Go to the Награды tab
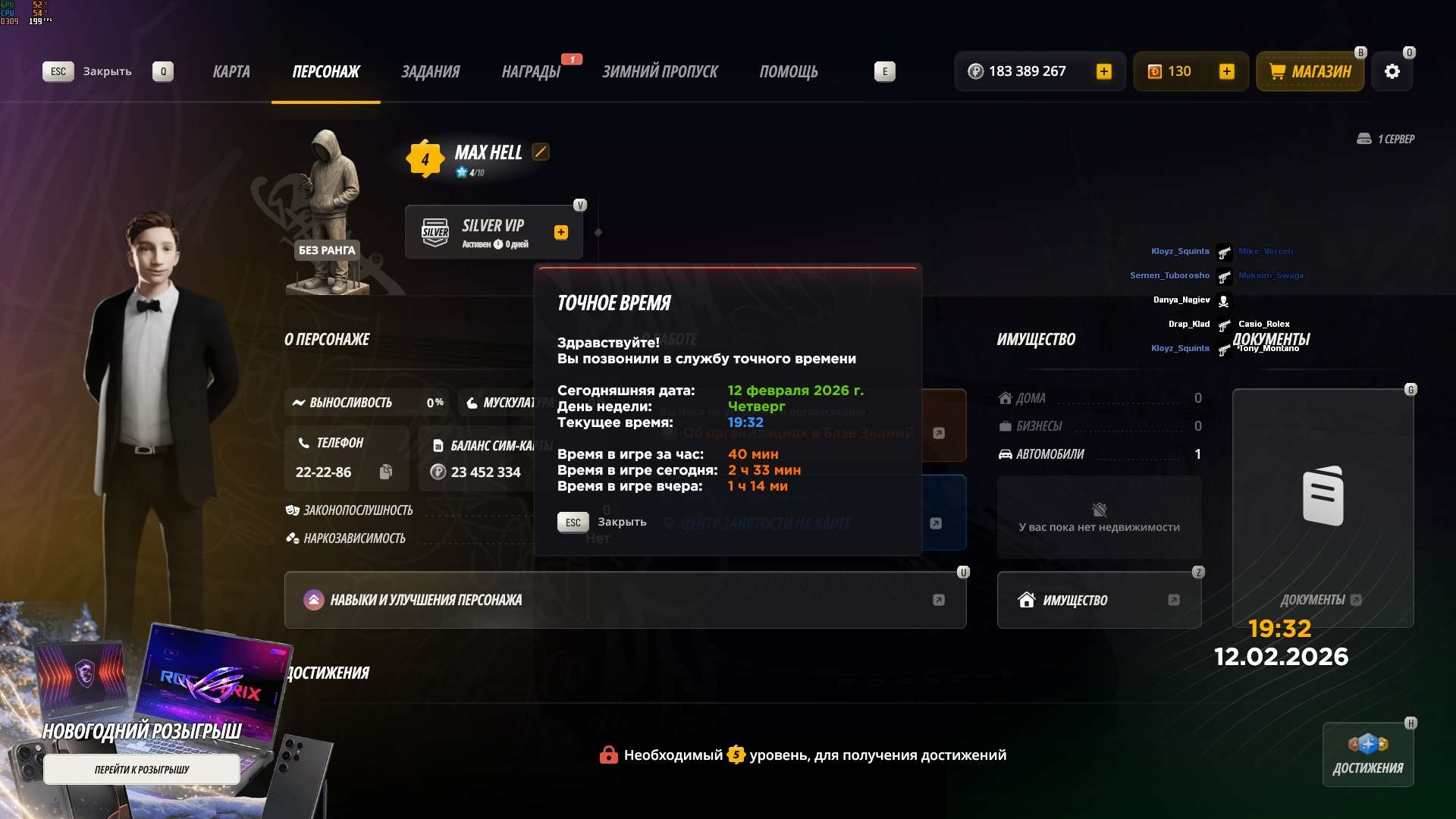This screenshot has height=819, width=1456. coord(531,71)
